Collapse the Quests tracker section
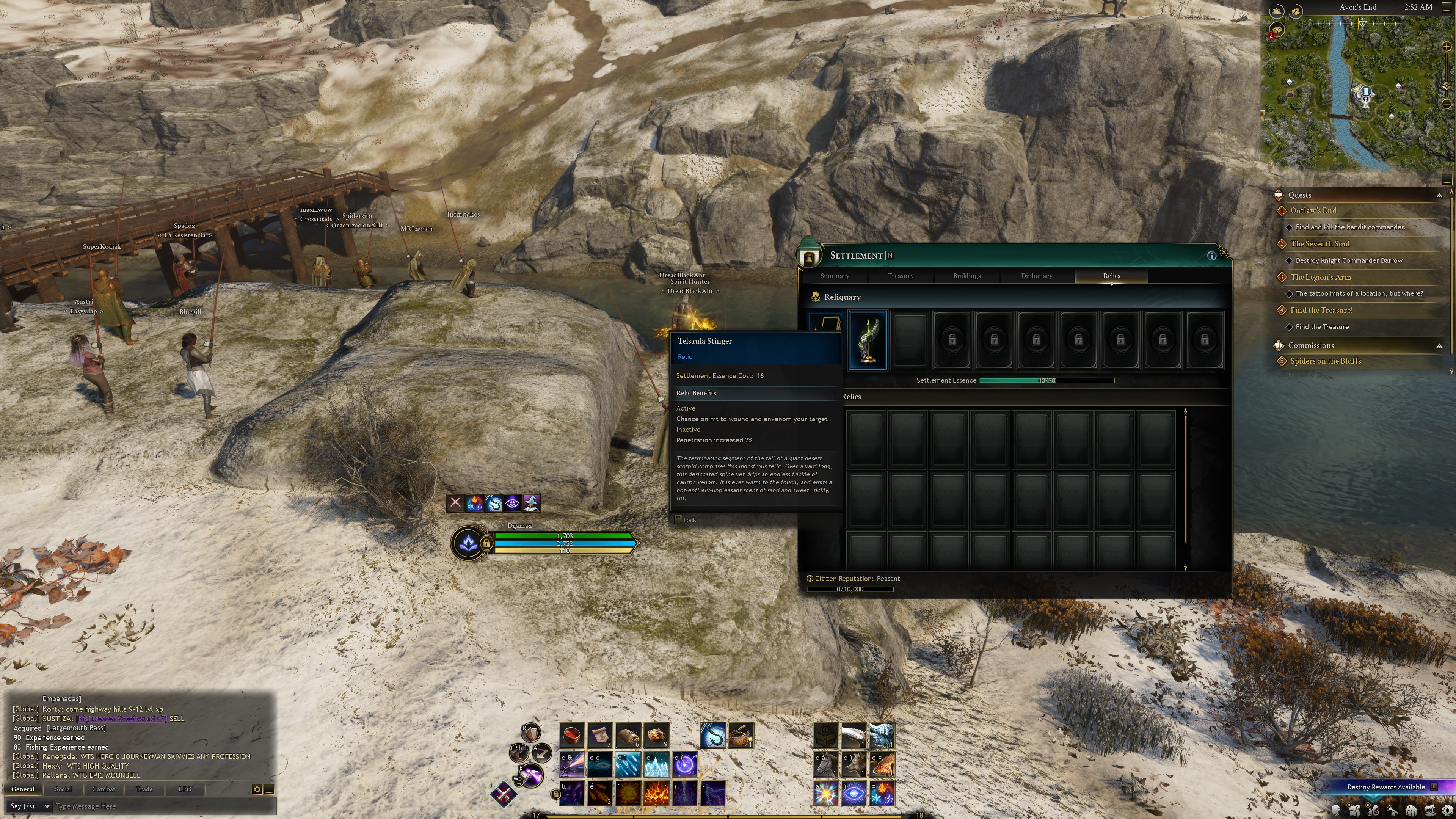1456x819 pixels. 1439,195
